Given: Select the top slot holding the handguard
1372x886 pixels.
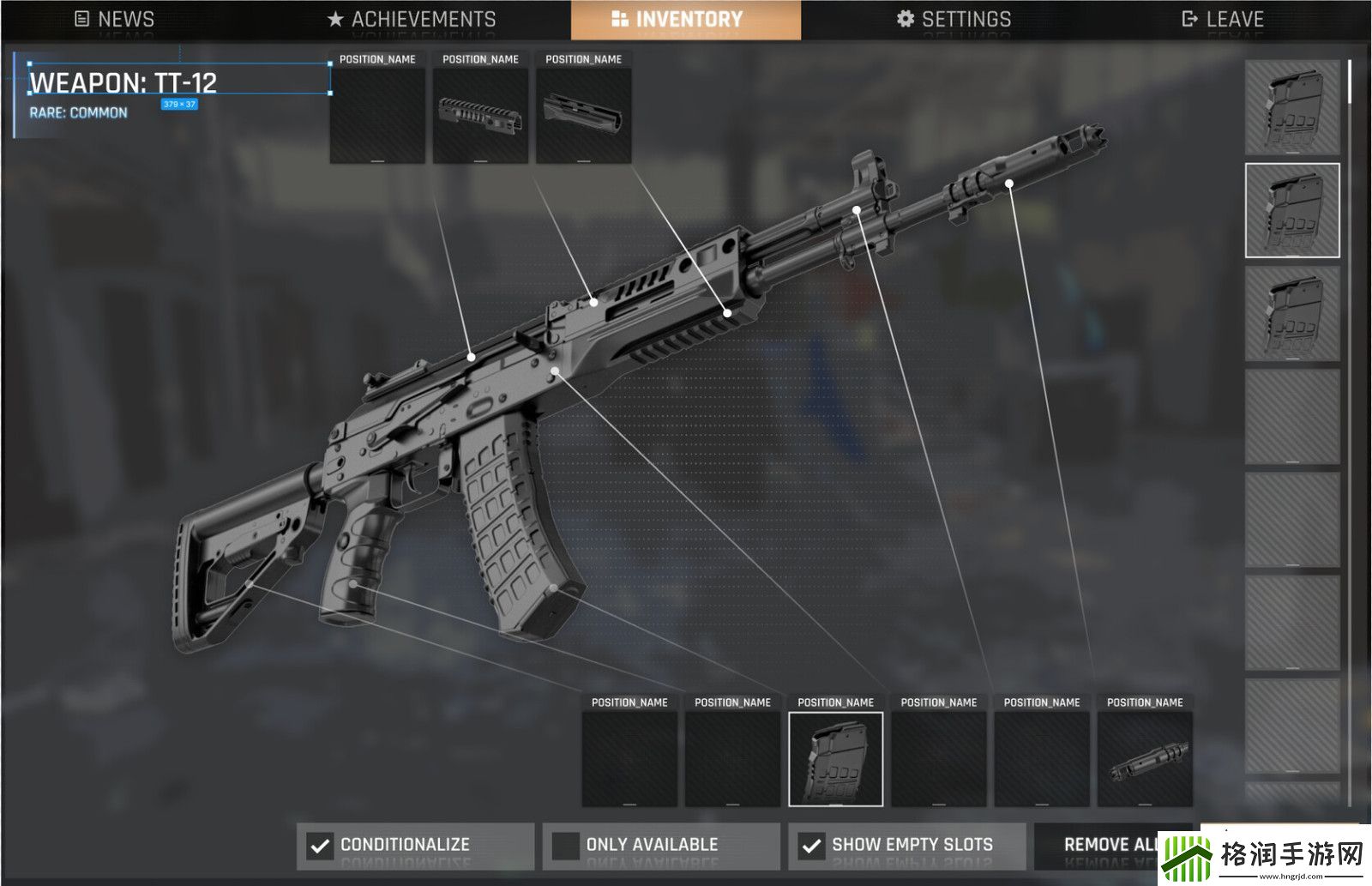Looking at the screenshot, I should 583,115.
